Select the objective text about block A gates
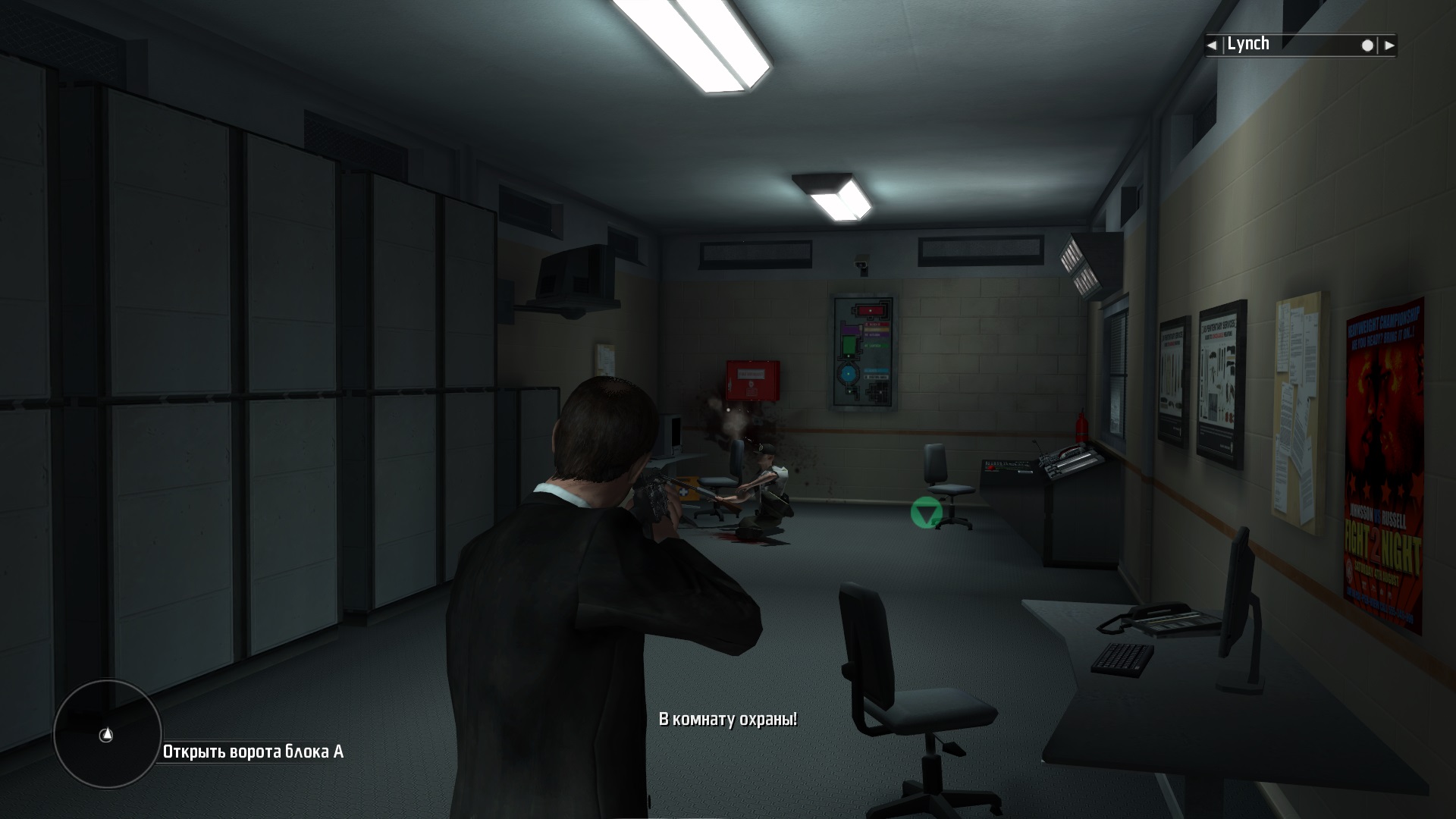The image size is (1456, 819). (x=253, y=752)
